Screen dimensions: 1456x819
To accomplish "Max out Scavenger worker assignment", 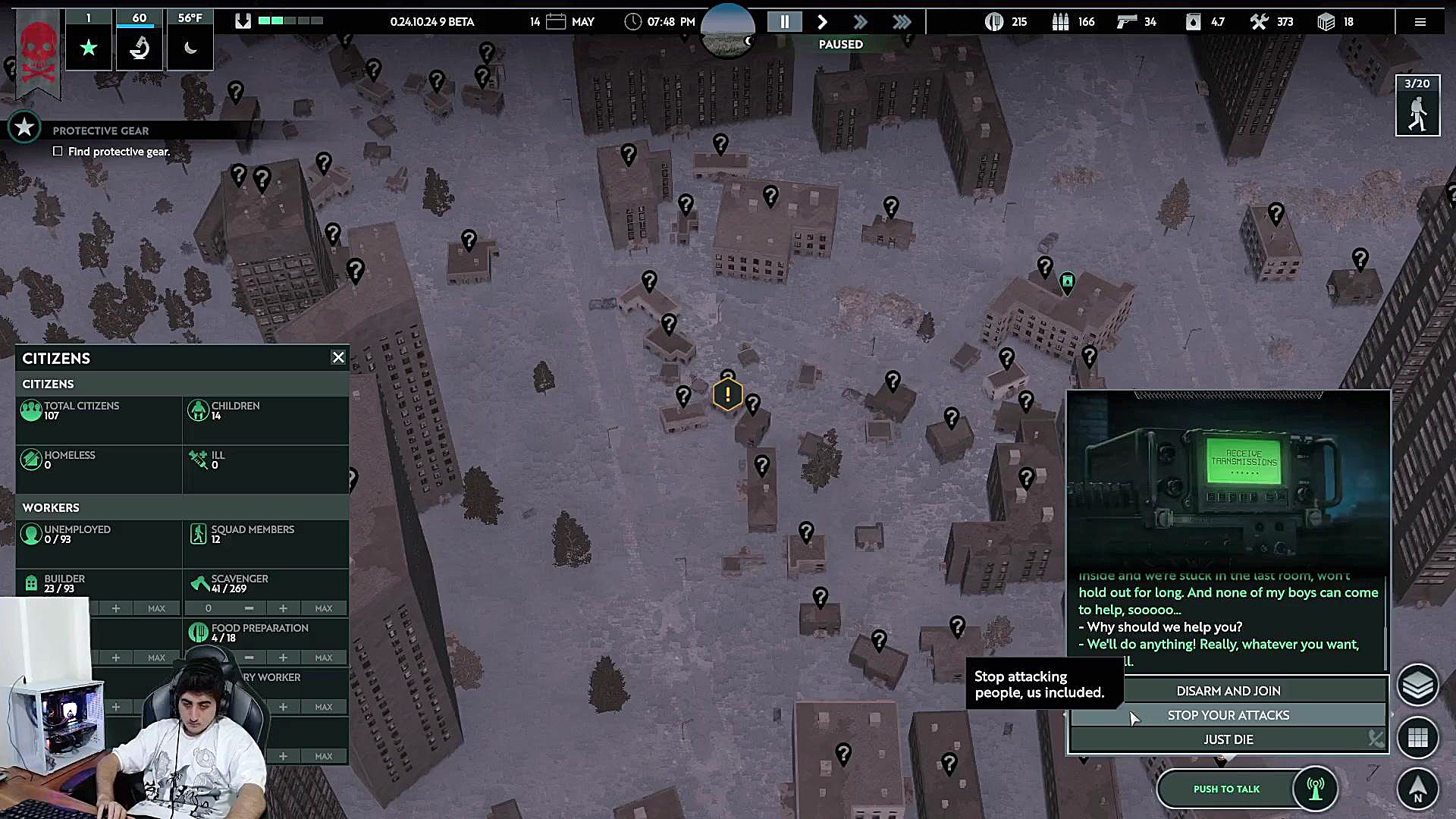I will 324,608.
